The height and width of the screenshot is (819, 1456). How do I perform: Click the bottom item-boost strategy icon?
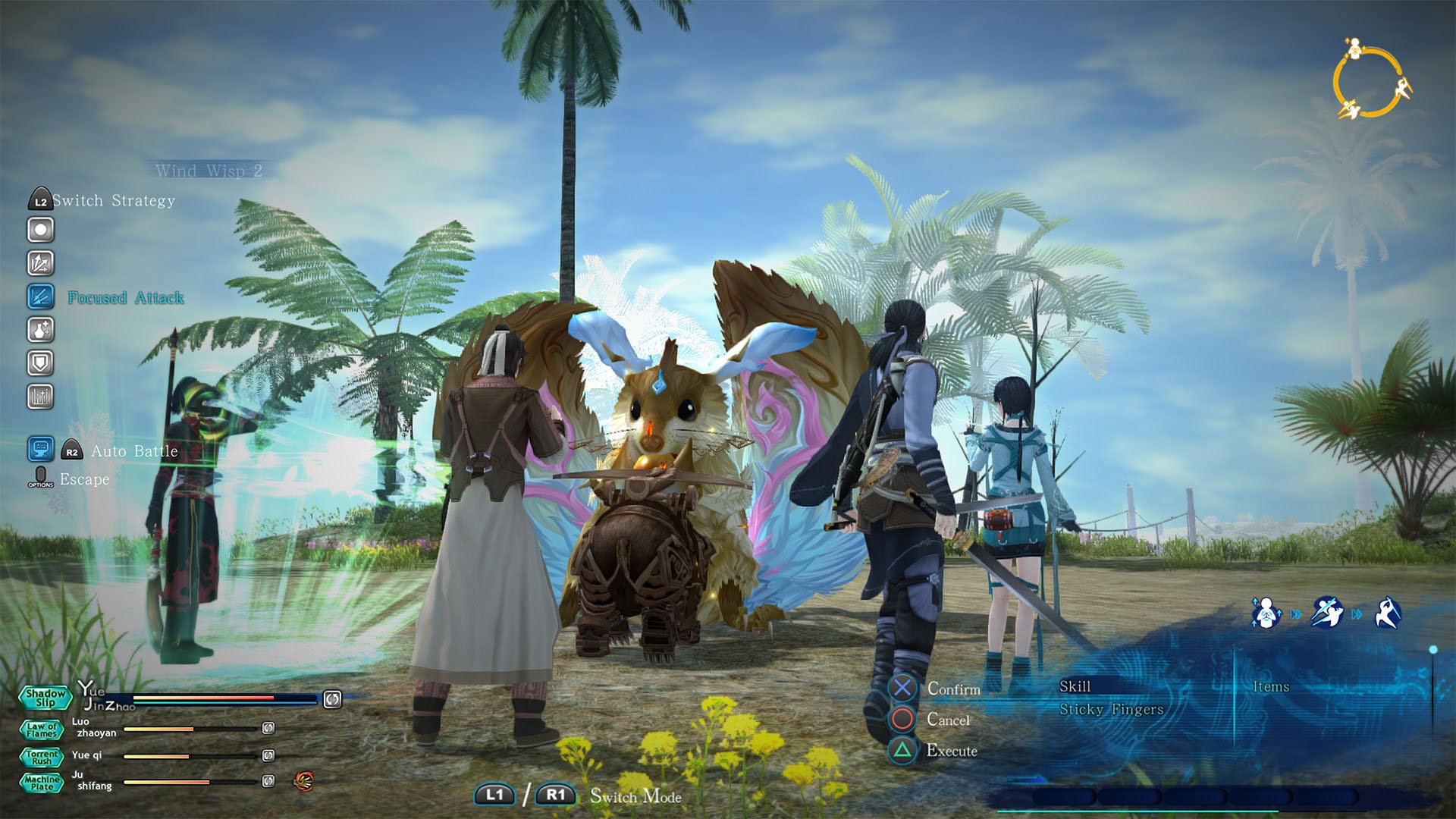39,397
